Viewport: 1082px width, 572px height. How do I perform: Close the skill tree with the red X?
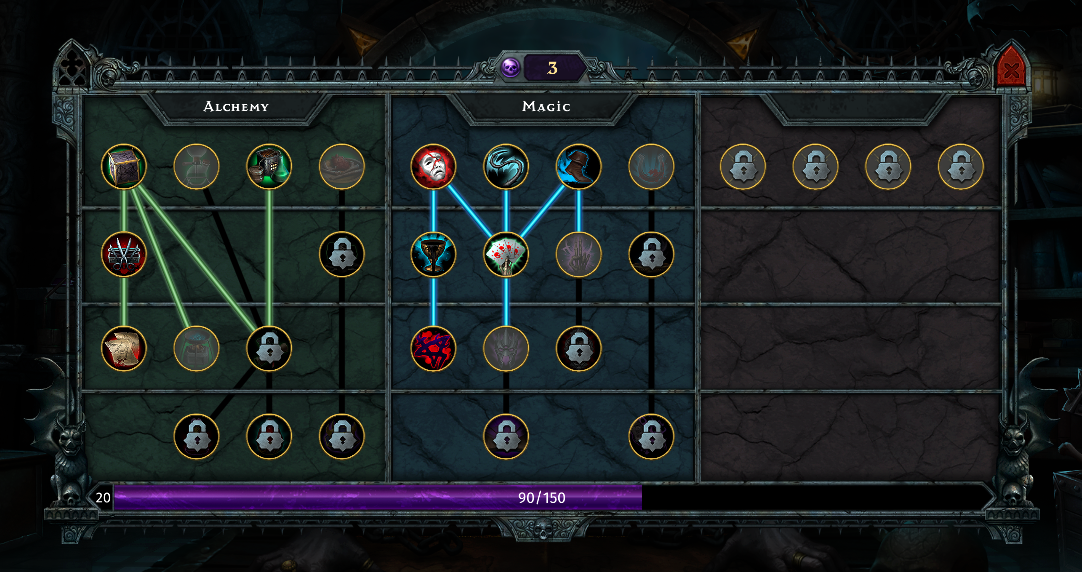click(1012, 71)
